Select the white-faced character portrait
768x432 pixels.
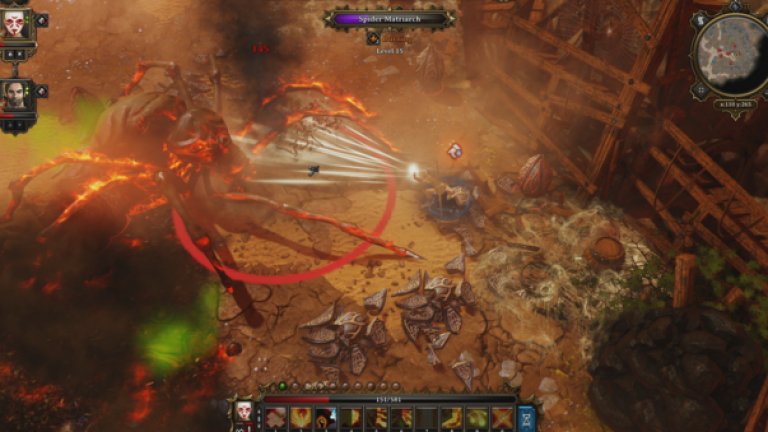[x=15, y=24]
